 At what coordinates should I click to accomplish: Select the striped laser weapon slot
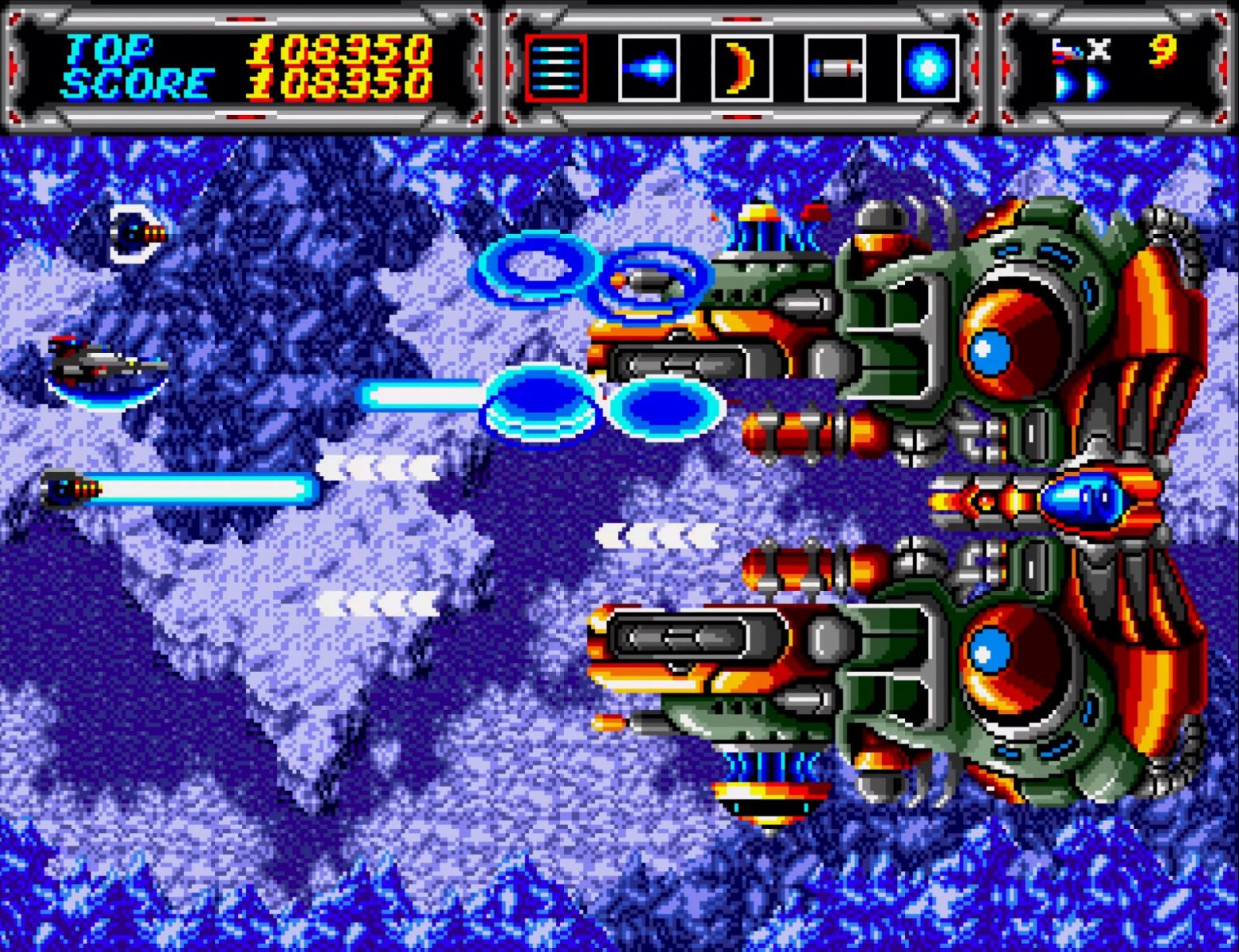point(555,68)
